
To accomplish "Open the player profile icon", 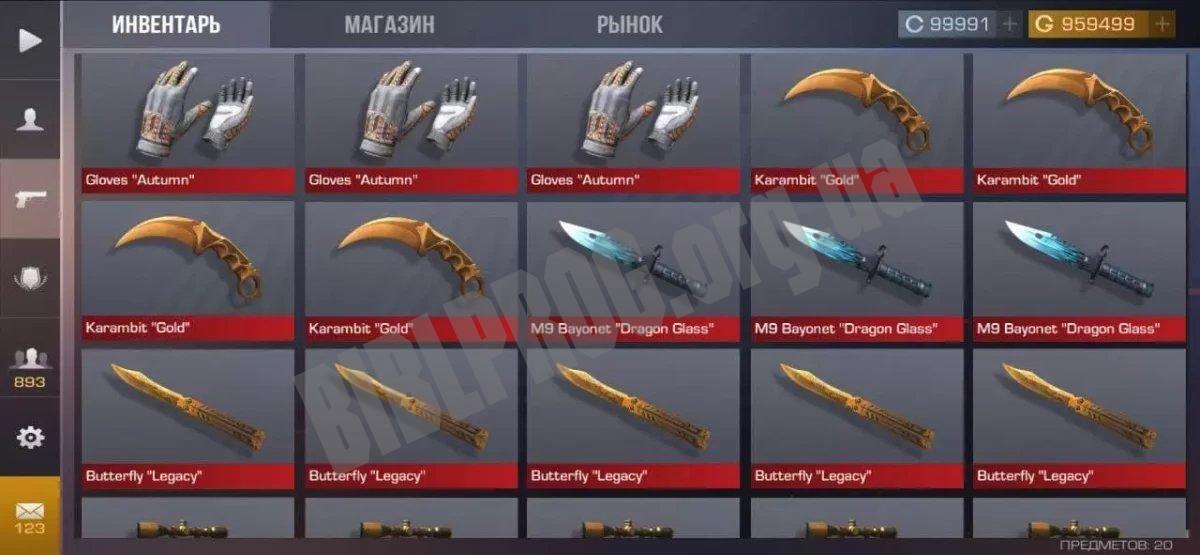I will click(x=30, y=119).
